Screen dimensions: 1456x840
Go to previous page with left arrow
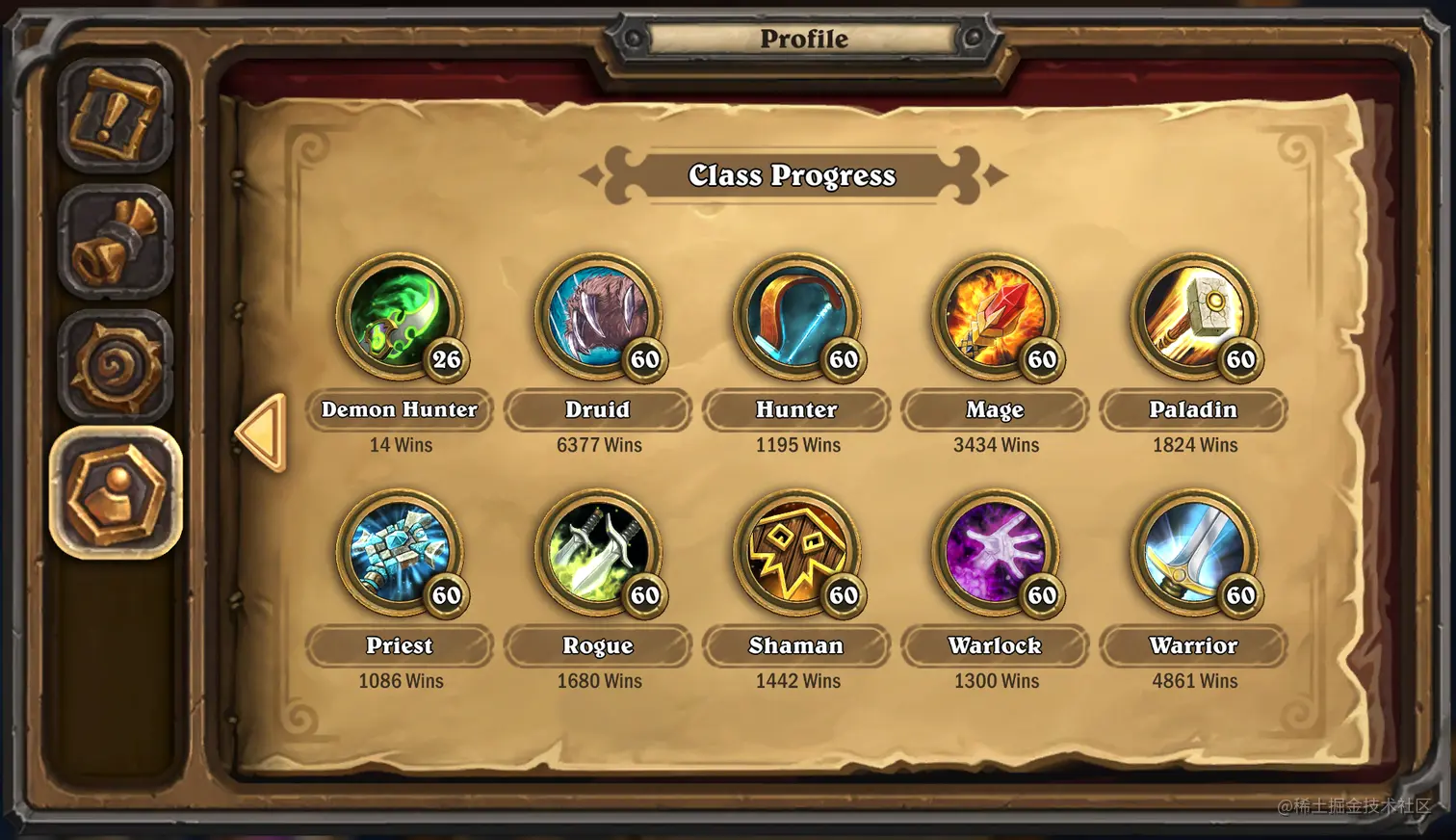[x=261, y=433]
